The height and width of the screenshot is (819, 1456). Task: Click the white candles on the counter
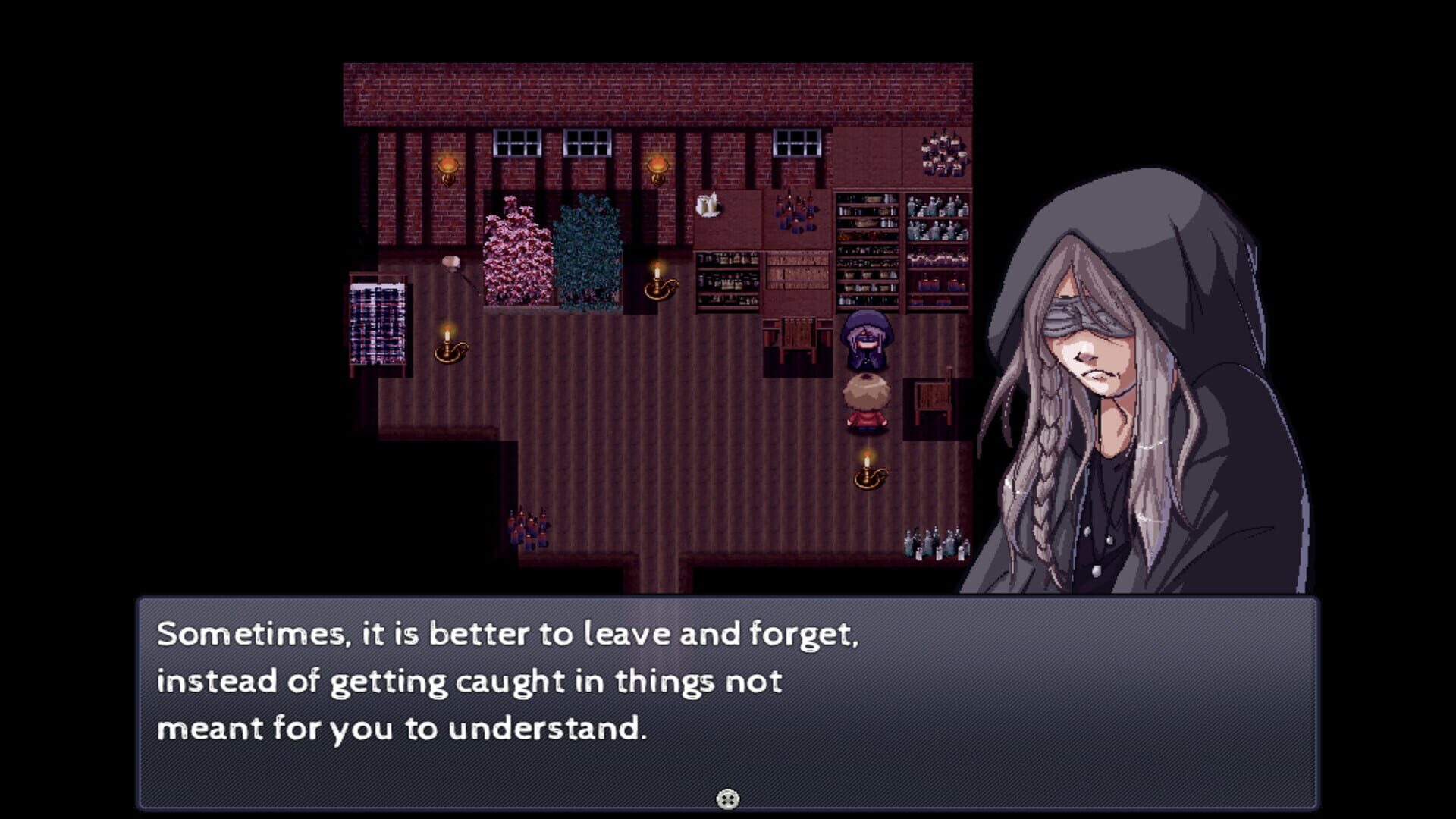coord(707,205)
